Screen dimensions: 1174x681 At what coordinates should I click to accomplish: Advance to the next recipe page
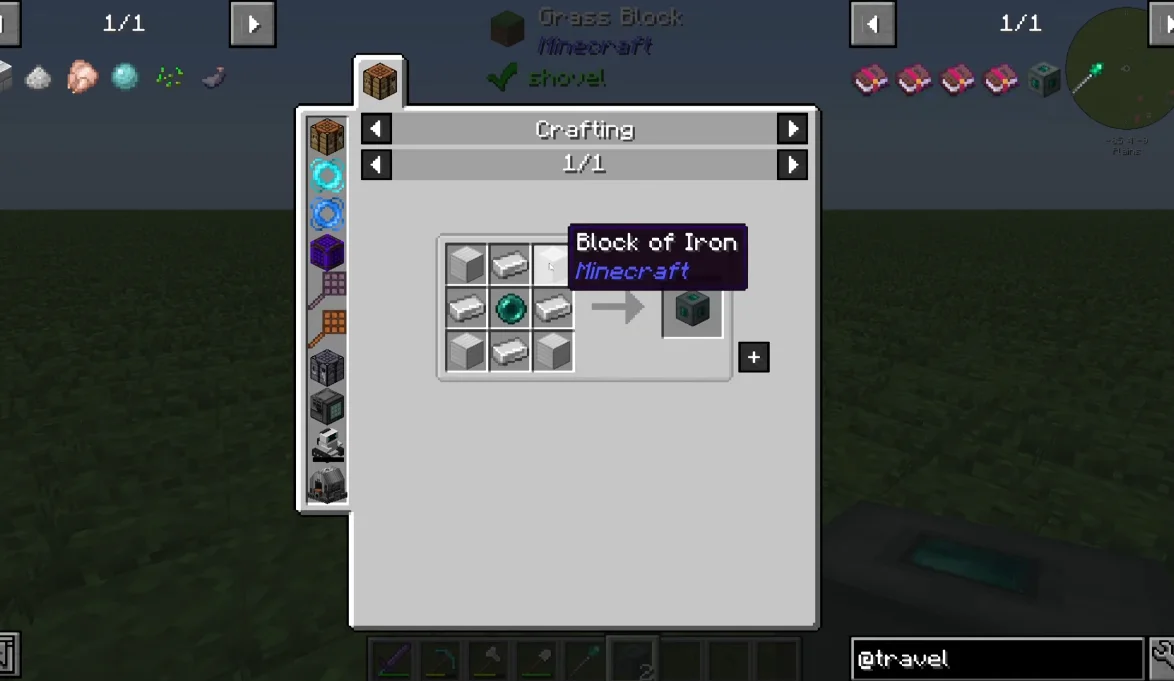pyautogui.click(x=792, y=164)
